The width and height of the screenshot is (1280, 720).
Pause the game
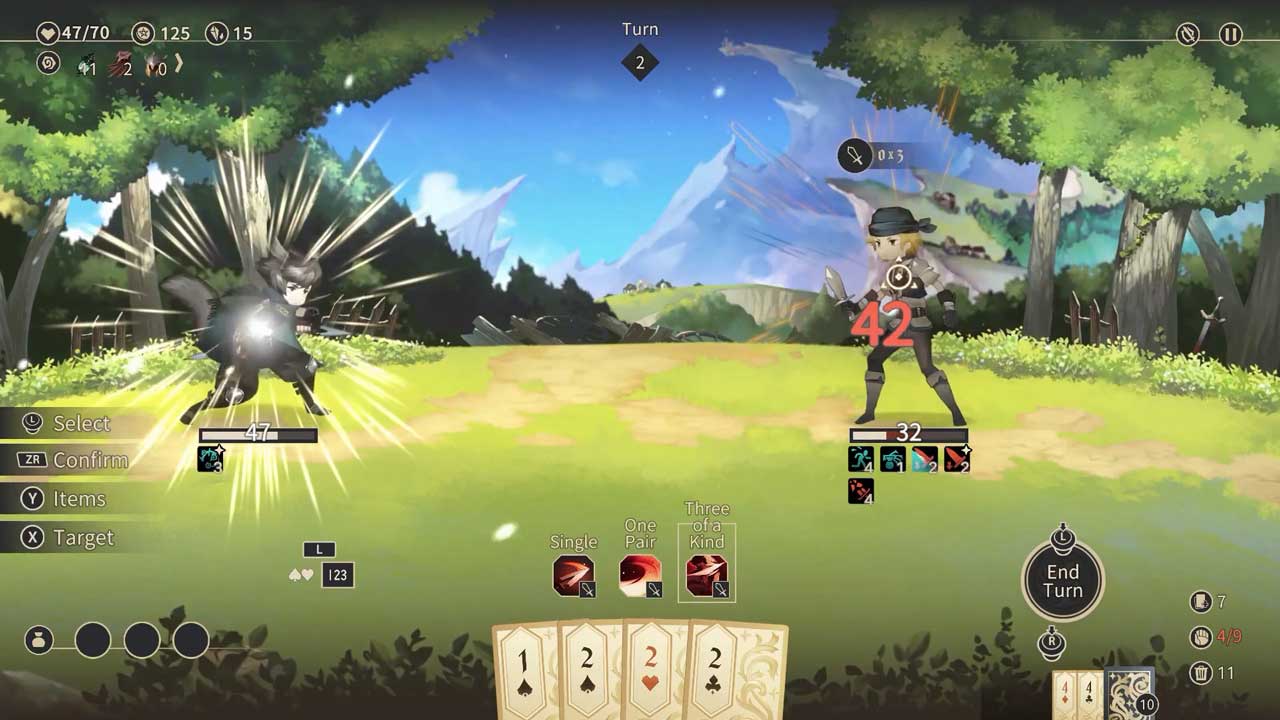[x=1230, y=35]
